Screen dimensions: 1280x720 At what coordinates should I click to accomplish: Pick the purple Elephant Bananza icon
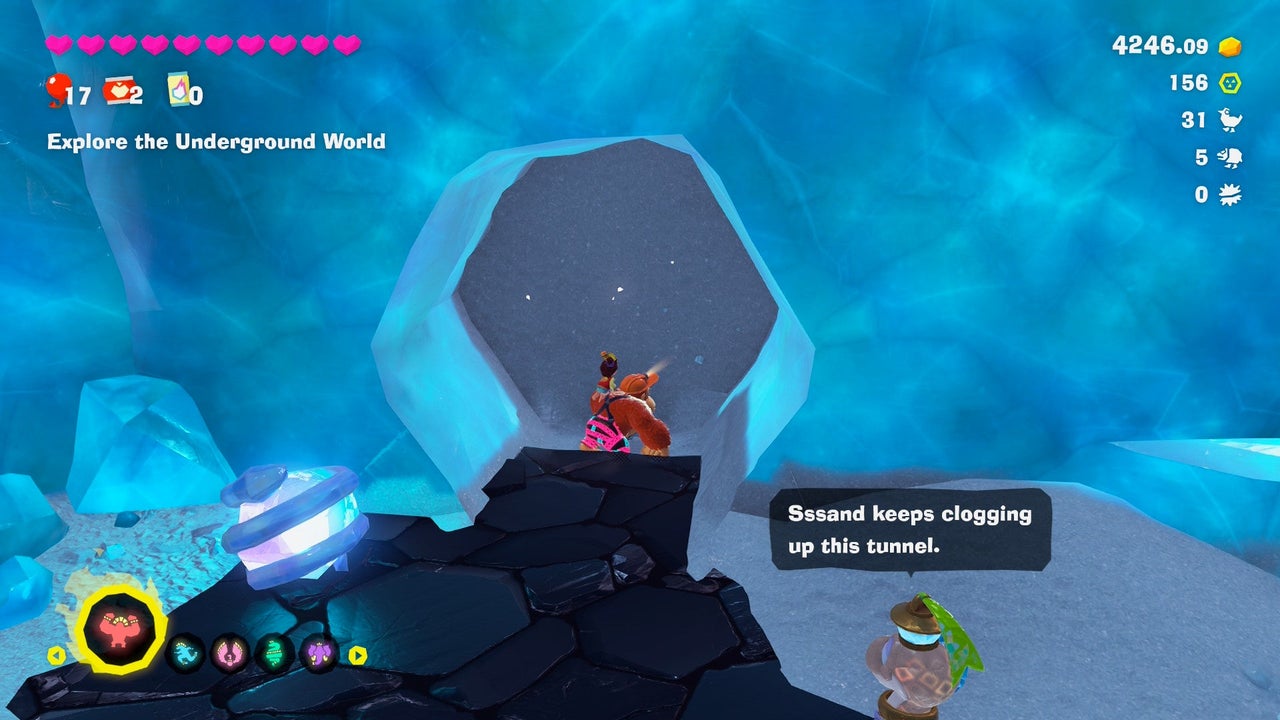(x=319, y=654)
